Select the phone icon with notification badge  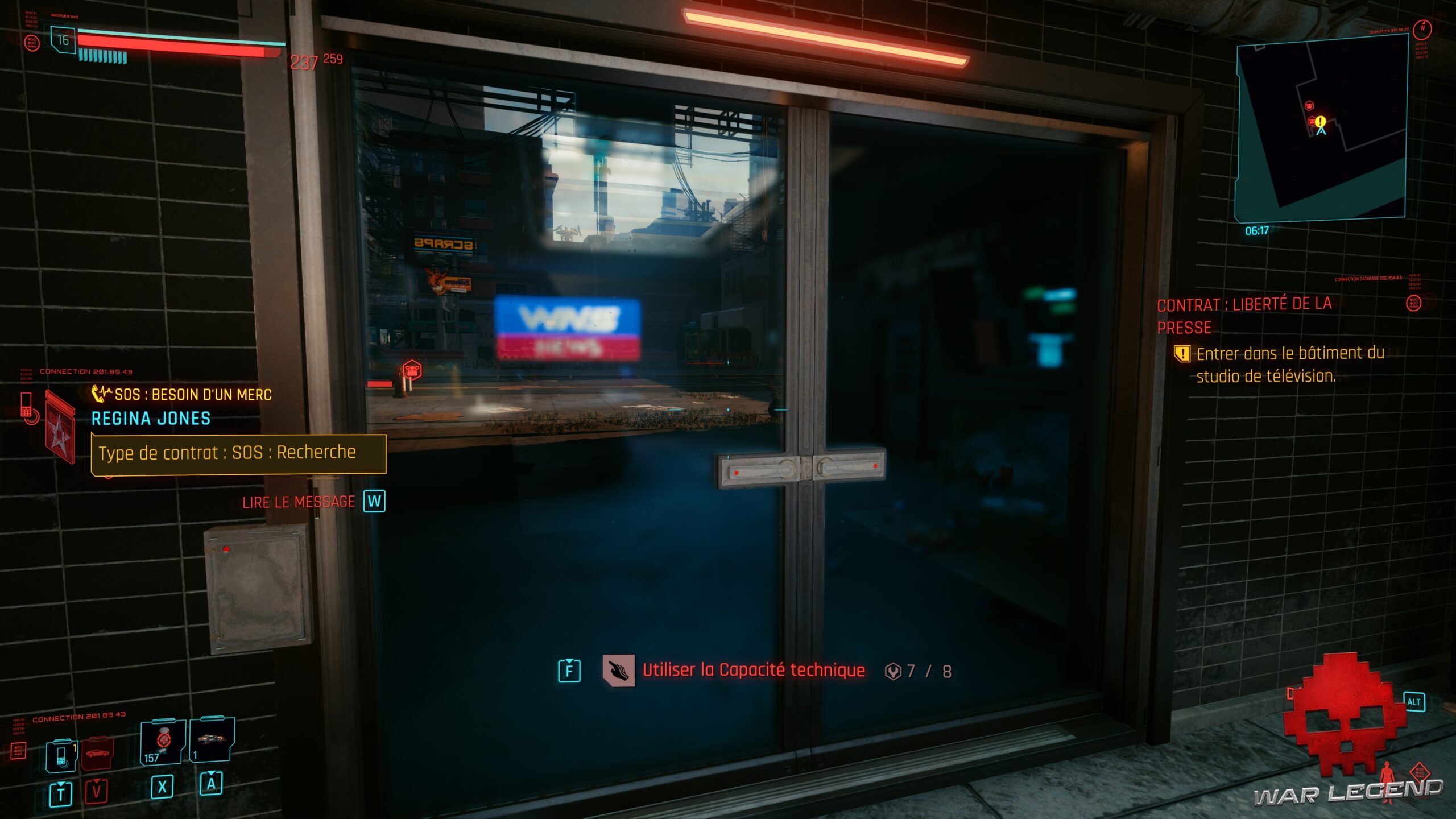click(x=61, y=753)
